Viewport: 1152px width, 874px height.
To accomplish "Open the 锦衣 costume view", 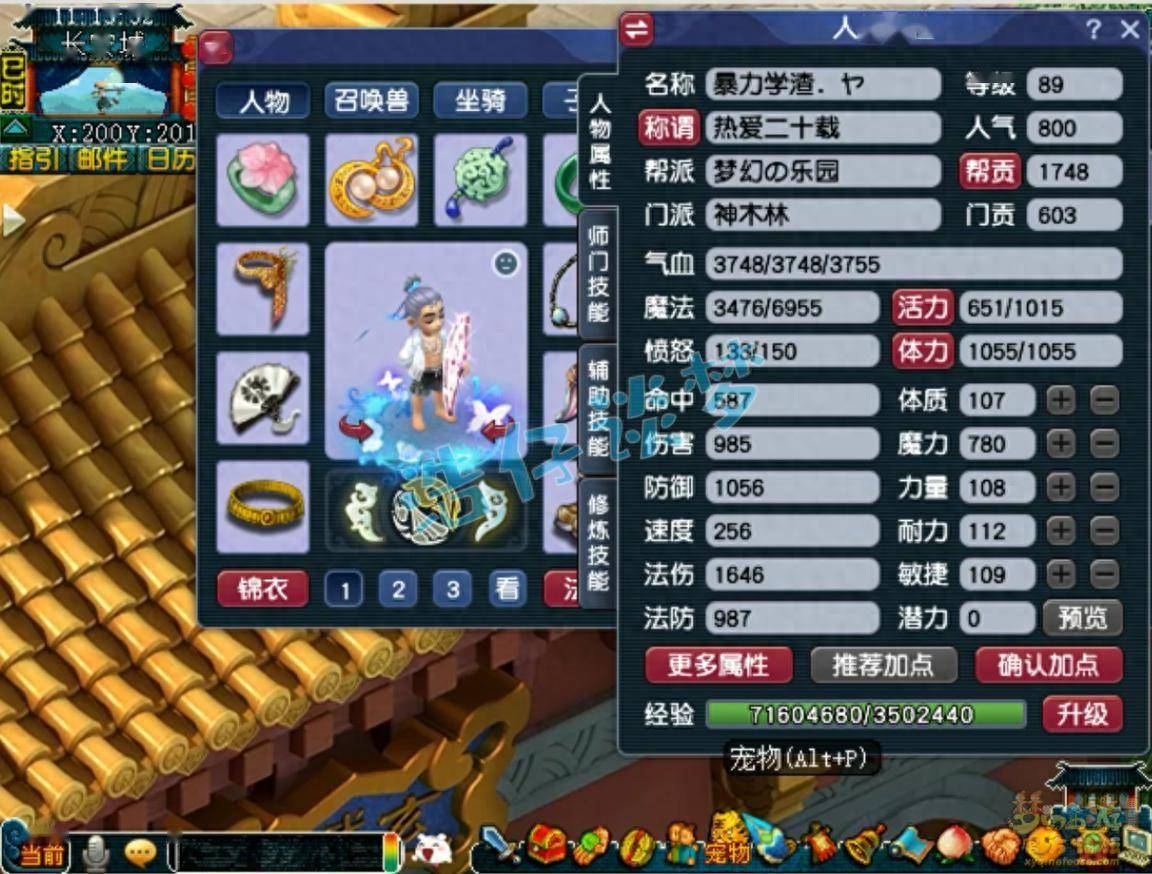I will pos(263,588).
